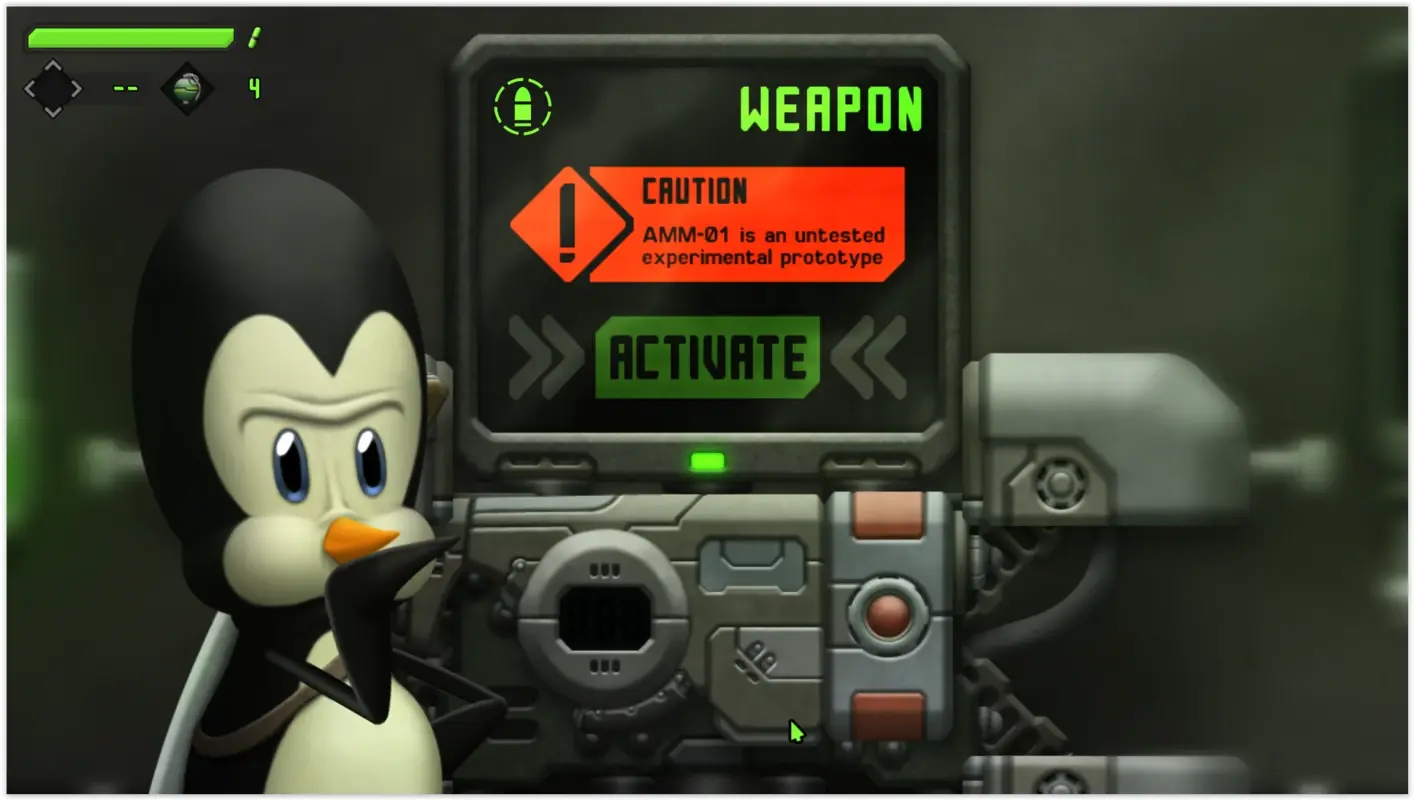This screenshot has width=1414, height=800.
Task: Click the WEAPON title on the display
Action: tap(832, 106)
